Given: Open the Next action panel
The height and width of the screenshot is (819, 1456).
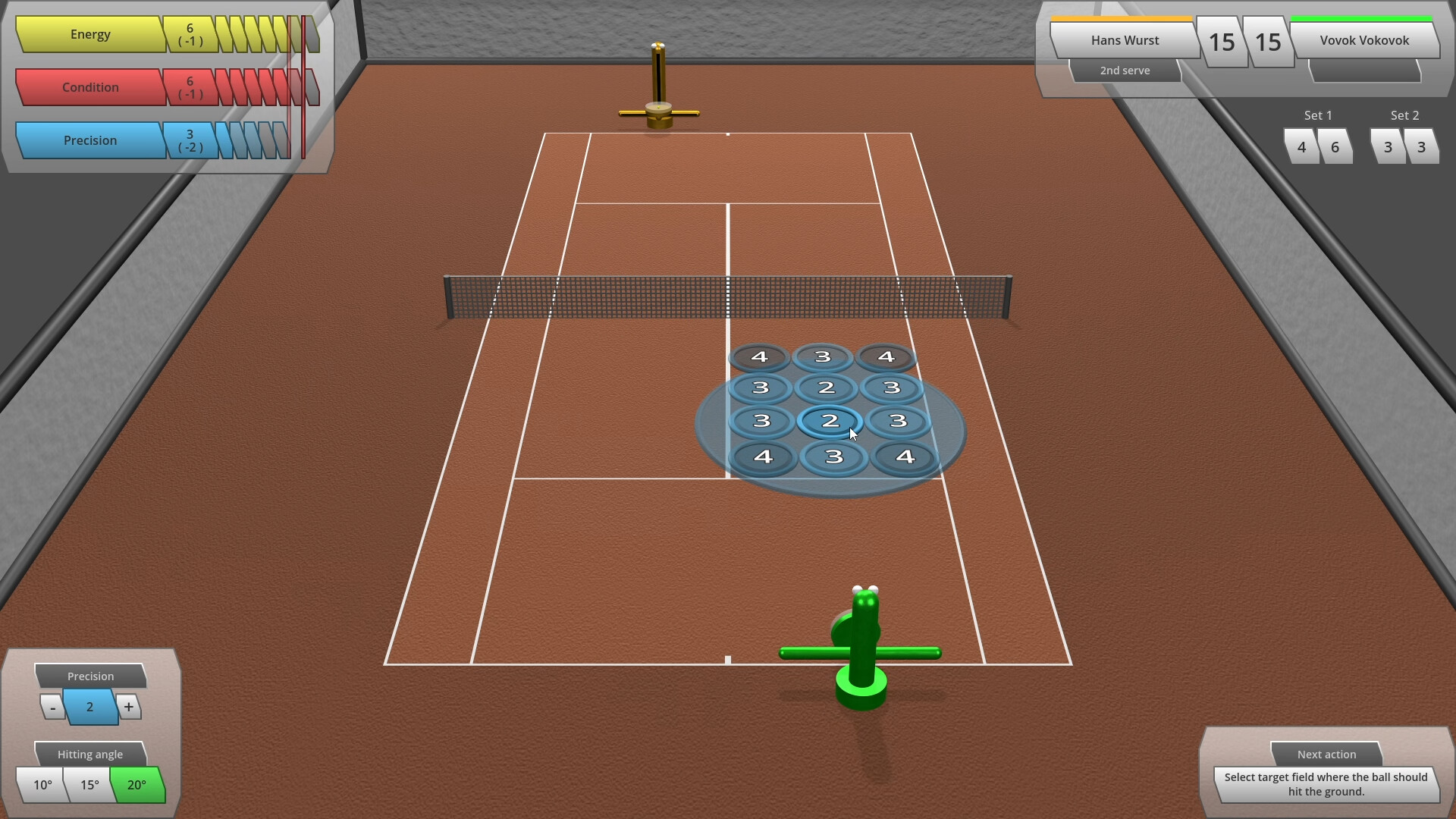Looking at the screenshot, I should [1326, 755].
